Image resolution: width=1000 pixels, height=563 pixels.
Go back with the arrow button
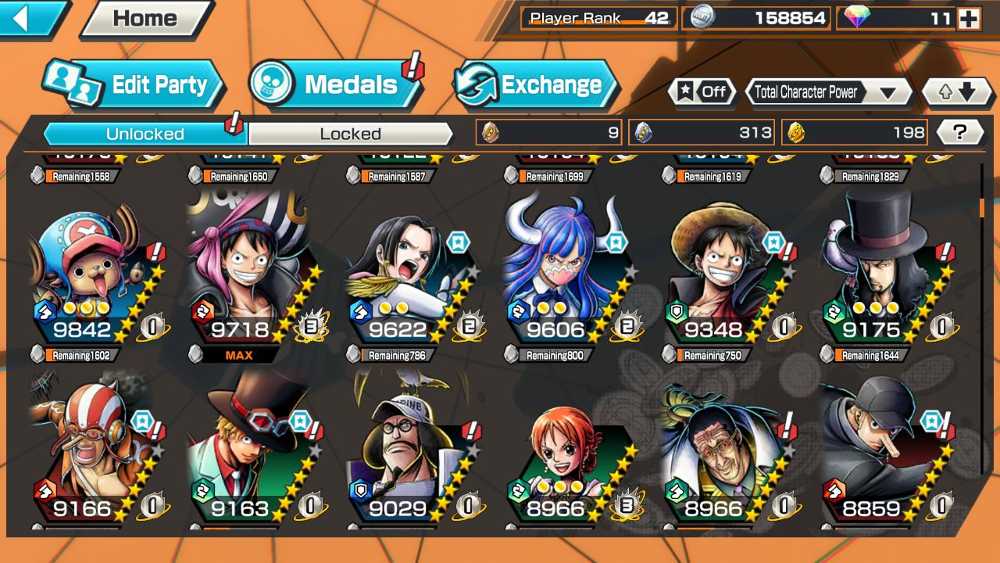(30, 17)
